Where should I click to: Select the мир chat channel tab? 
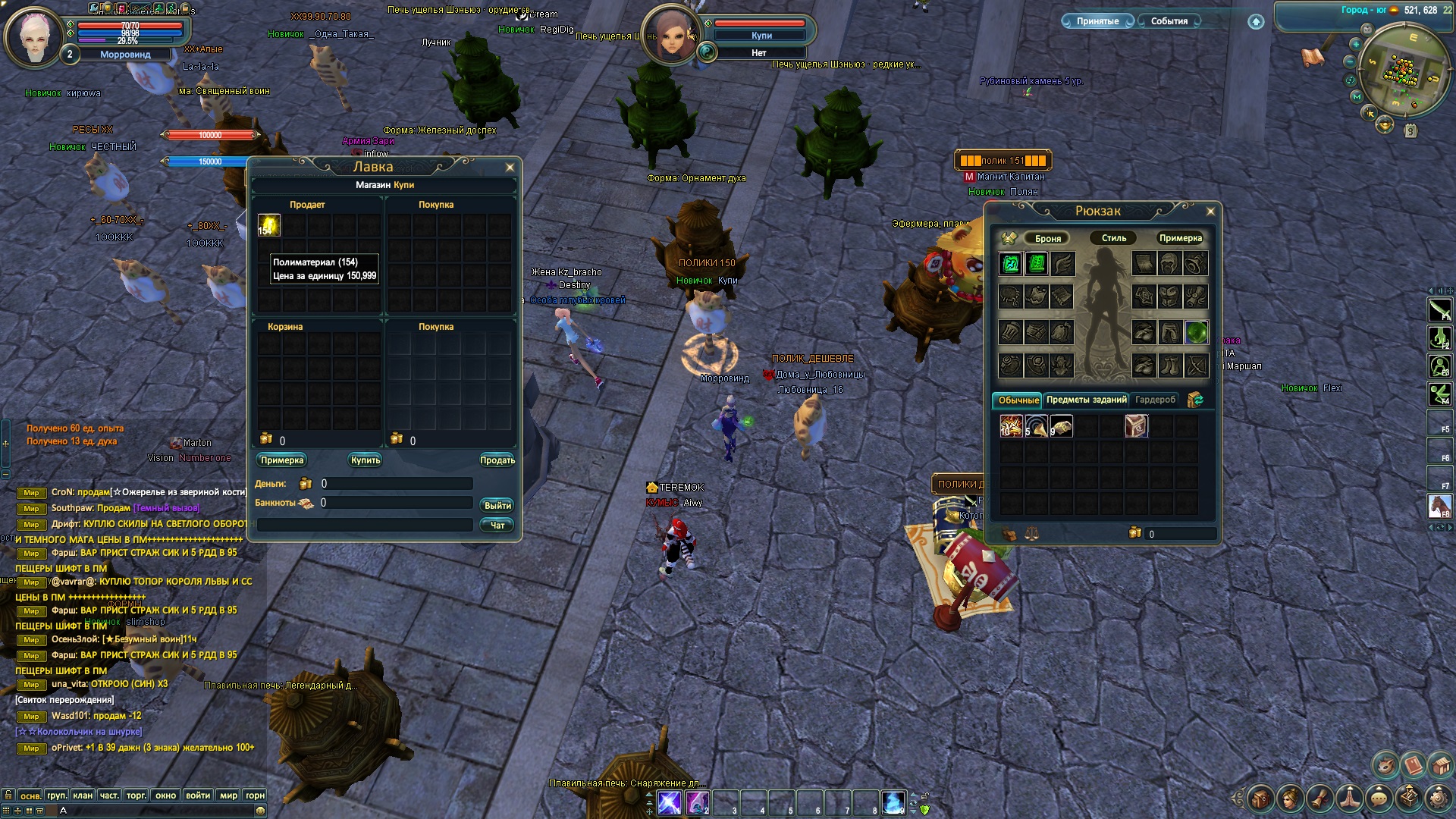tap(228, 795)
